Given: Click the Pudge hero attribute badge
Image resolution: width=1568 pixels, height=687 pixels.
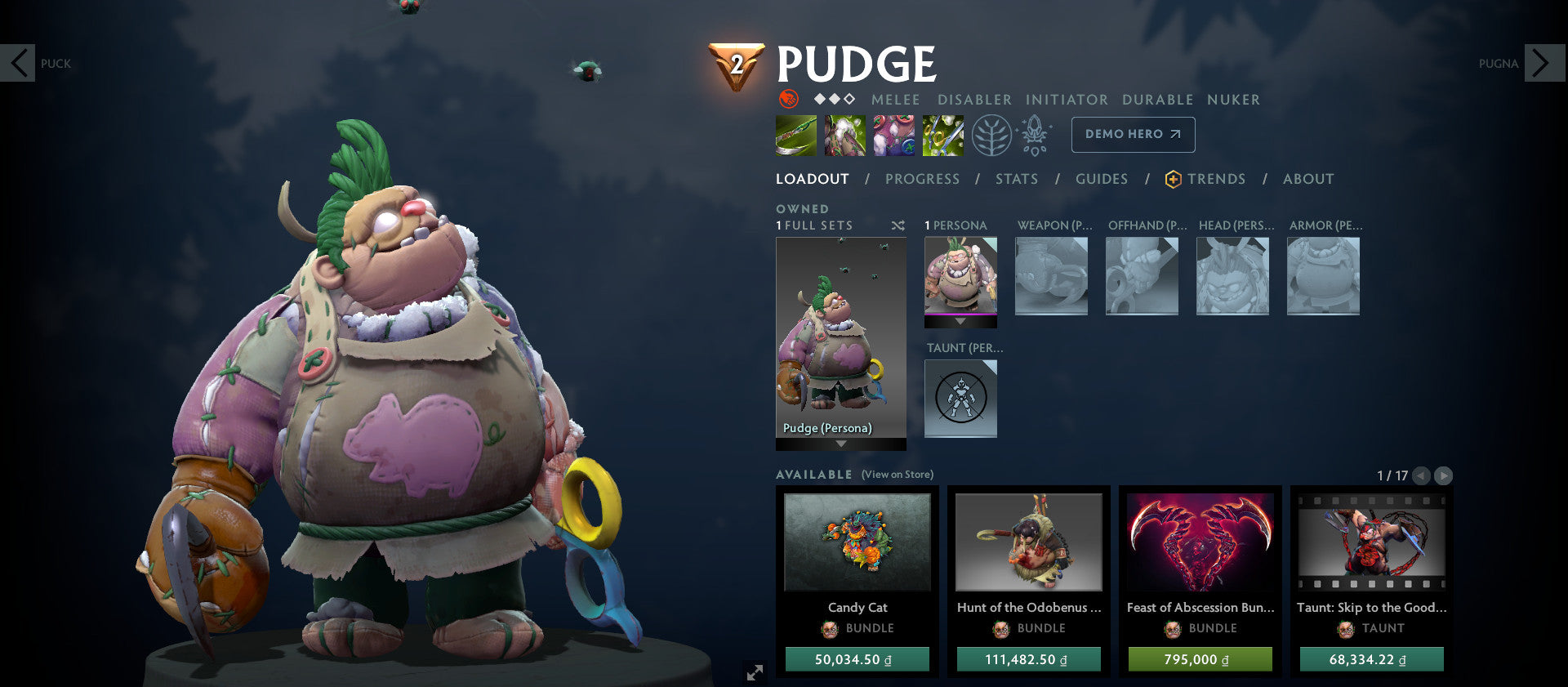Looking at the screenshot, I should pos(789,100).
